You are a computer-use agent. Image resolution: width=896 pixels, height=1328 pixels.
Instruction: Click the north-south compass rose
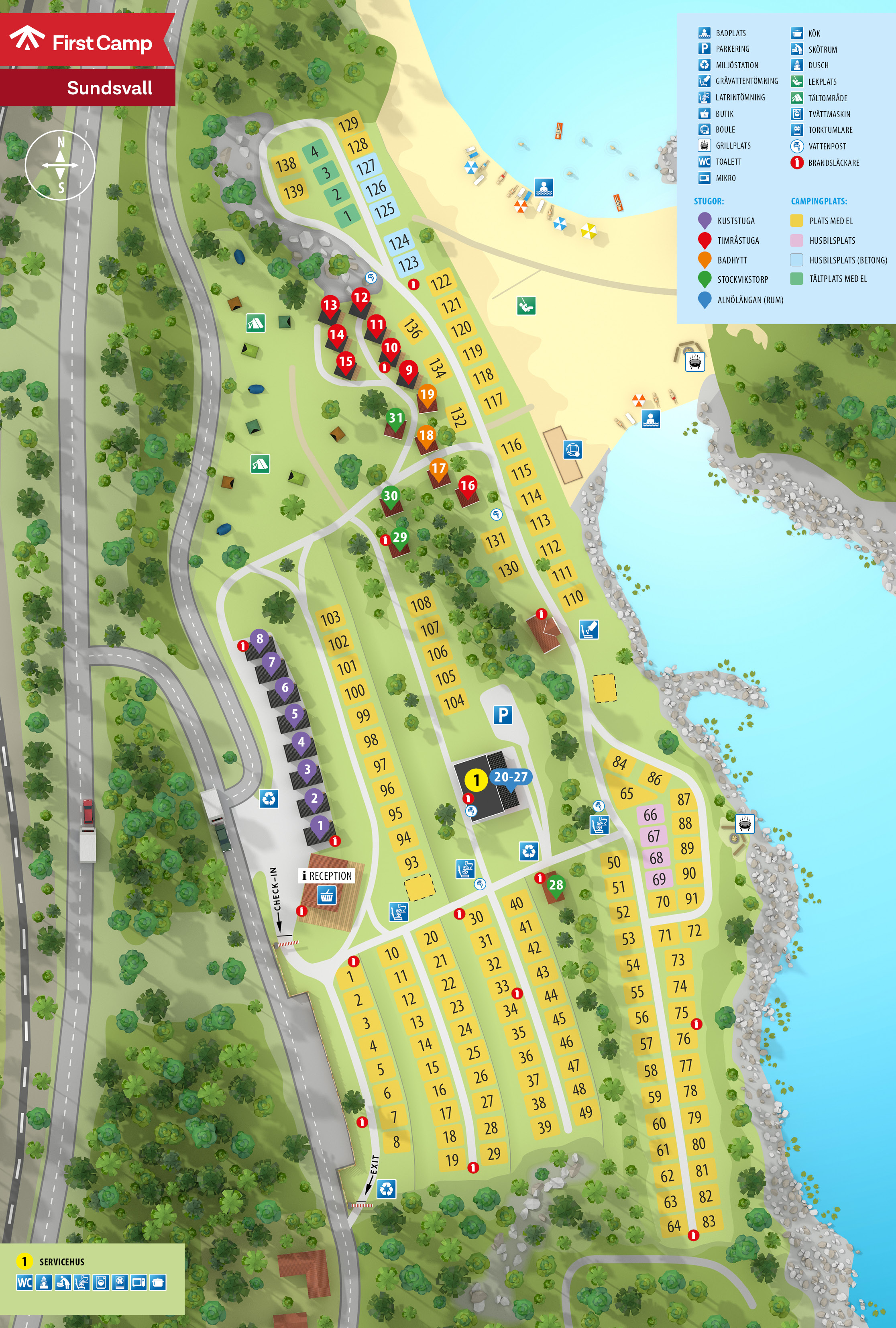(60, 165)
